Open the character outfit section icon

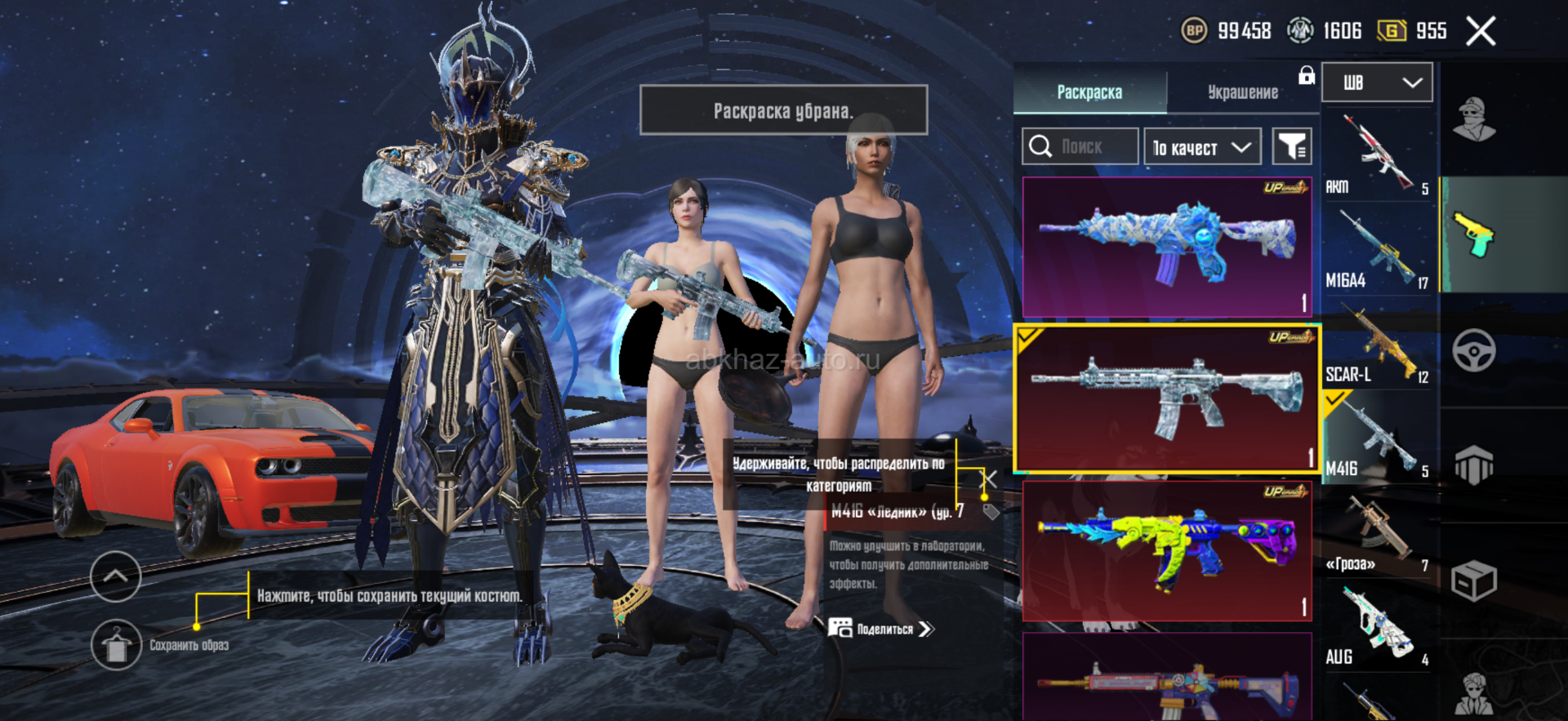point(1474,120)
